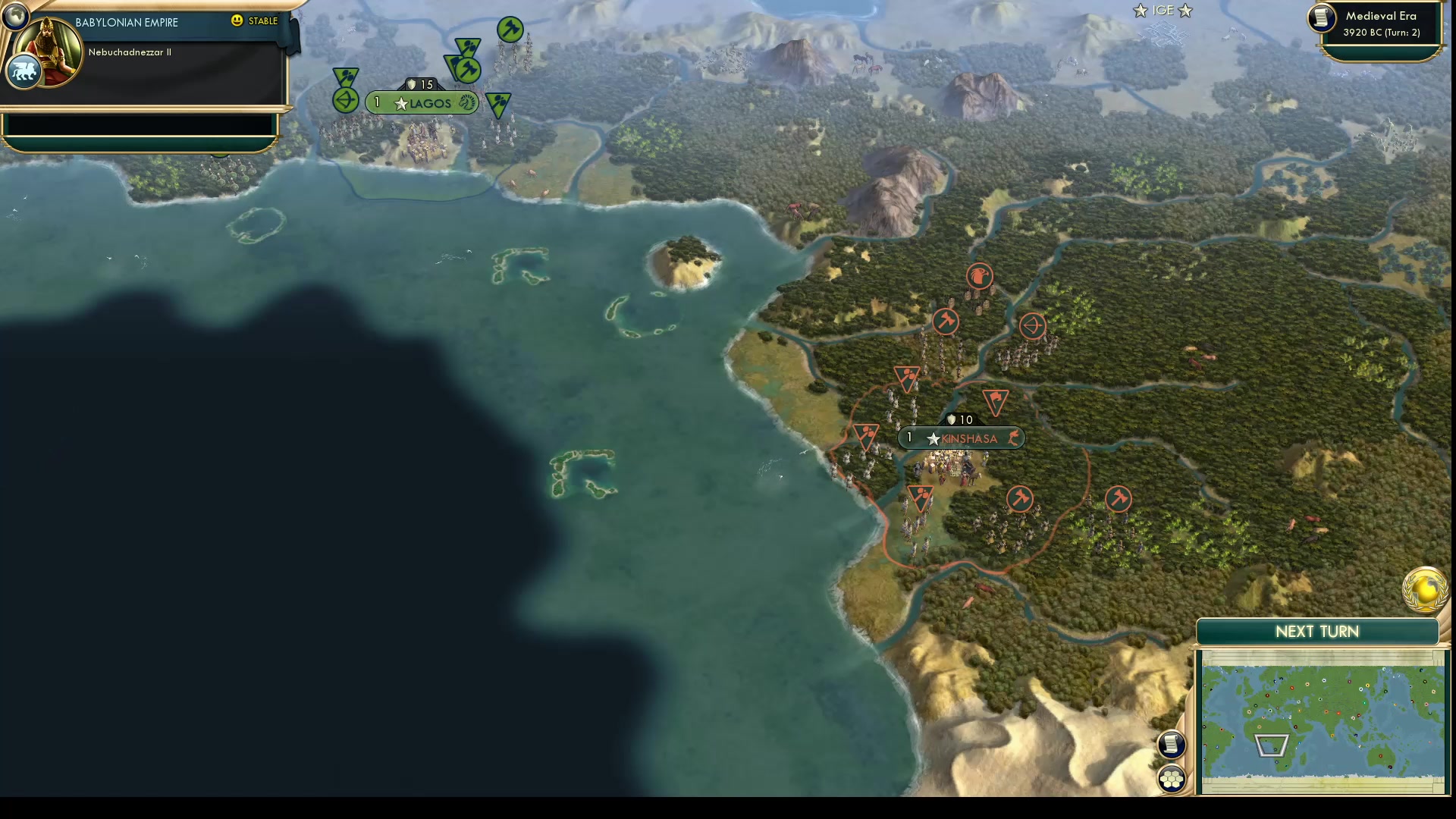Click an IGE star to open the Ingame Editor
Image resolution: width=1456 pixels, height=819 pixels.
[x=1139, y=11]
